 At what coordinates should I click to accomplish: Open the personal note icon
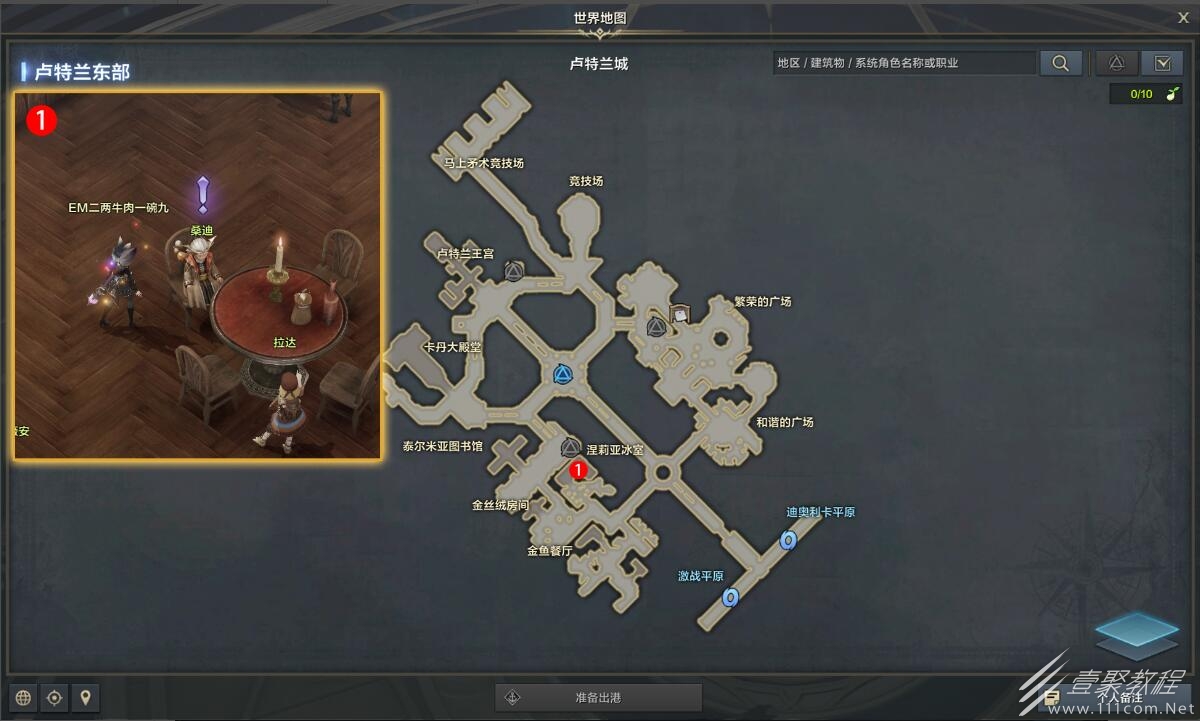point(1051,697)
